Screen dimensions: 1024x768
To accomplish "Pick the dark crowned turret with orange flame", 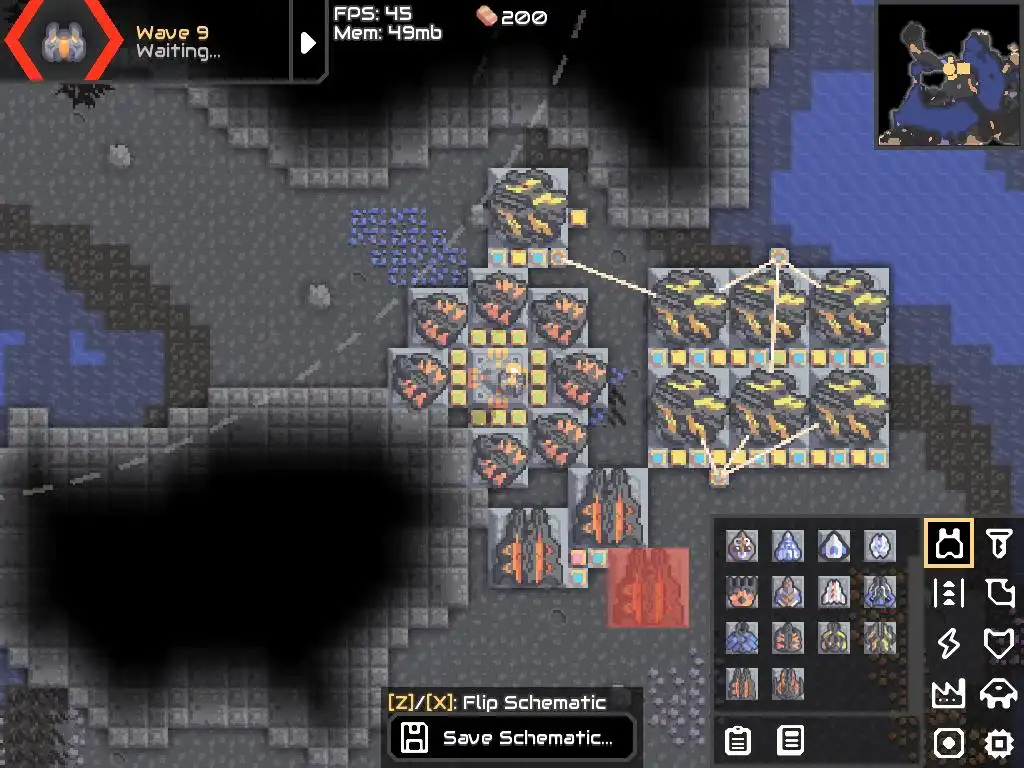I will [x=742, y=592].
